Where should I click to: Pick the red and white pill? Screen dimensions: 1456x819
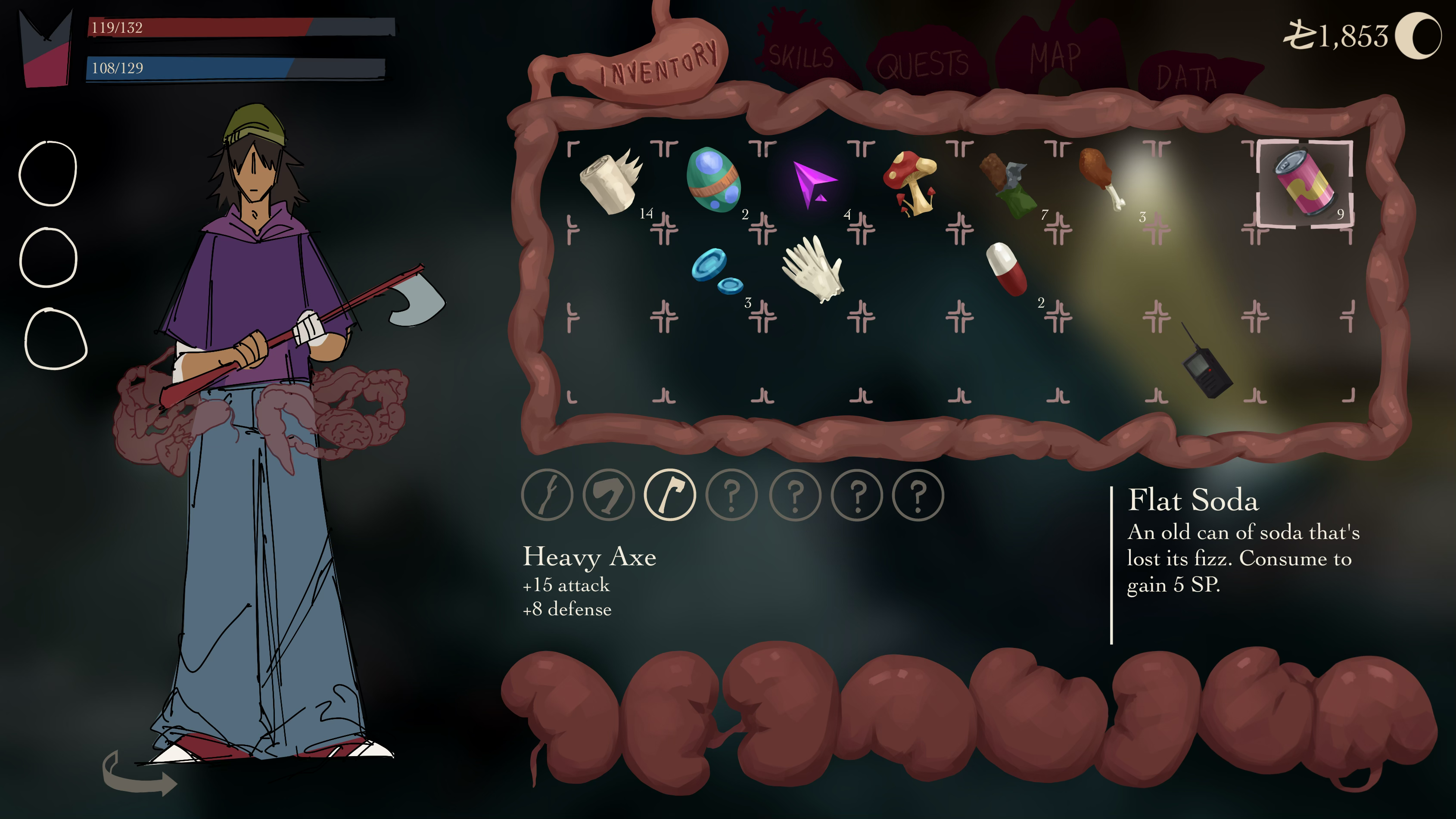[1007, 268]
